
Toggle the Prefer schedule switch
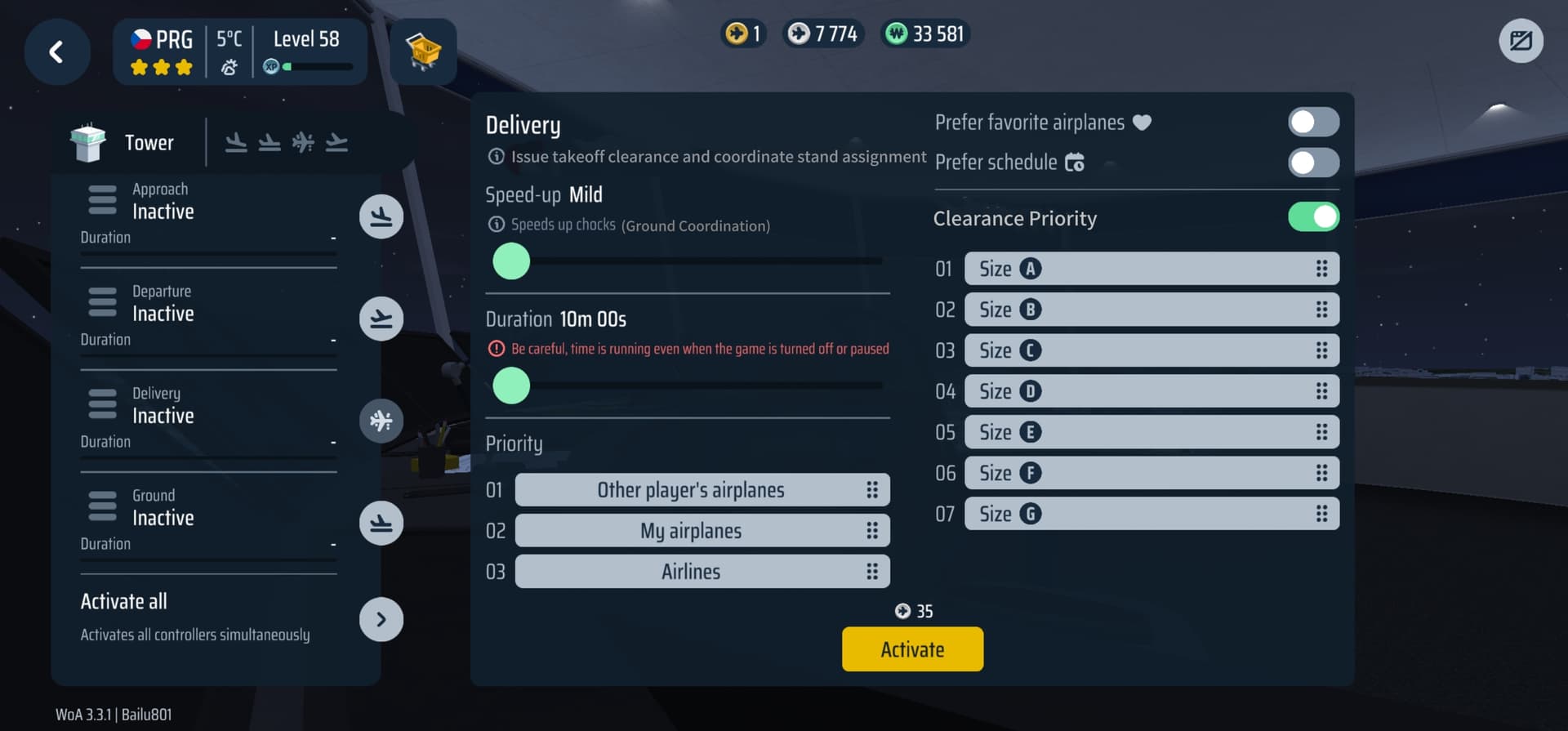(1313, 163)
